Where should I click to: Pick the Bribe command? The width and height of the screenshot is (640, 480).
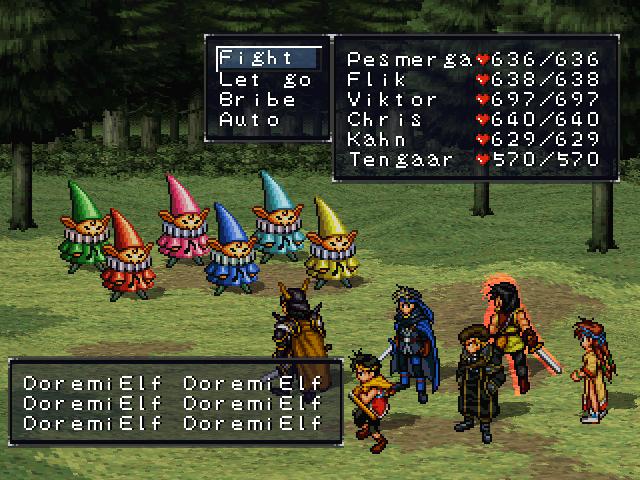257,100
